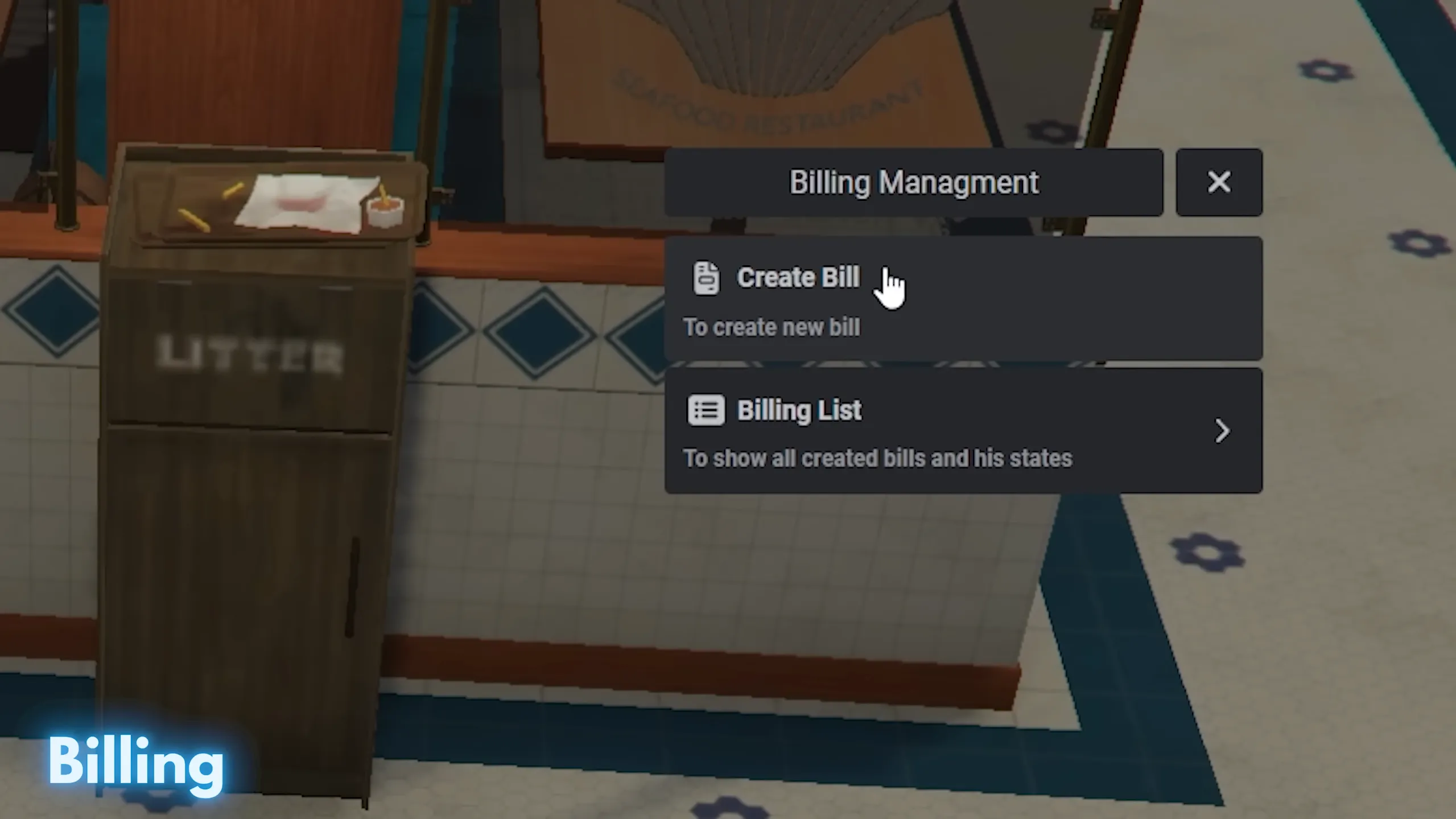The width and height of the screenshot is (1456, 819).
Task: Choose Billing List from the menu
Action: click(799, 410)
